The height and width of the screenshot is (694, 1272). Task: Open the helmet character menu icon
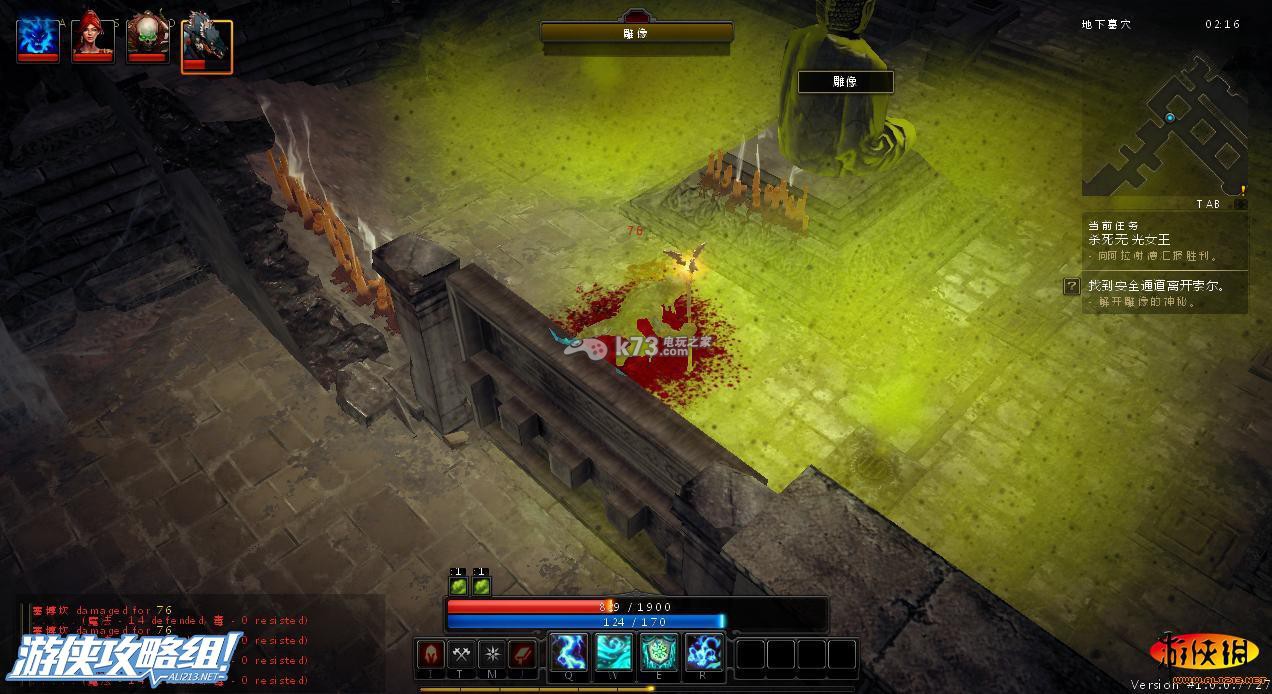430,654
